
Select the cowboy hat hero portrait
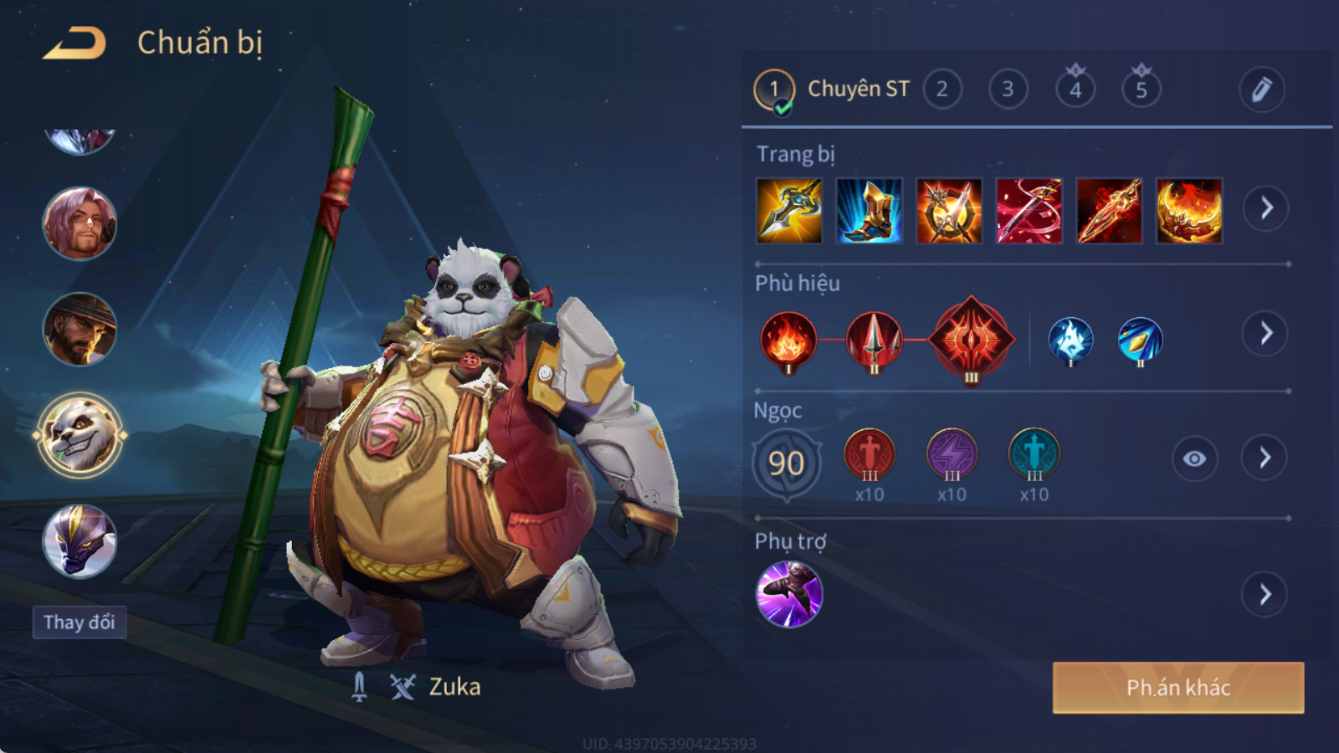click(80, 329)
